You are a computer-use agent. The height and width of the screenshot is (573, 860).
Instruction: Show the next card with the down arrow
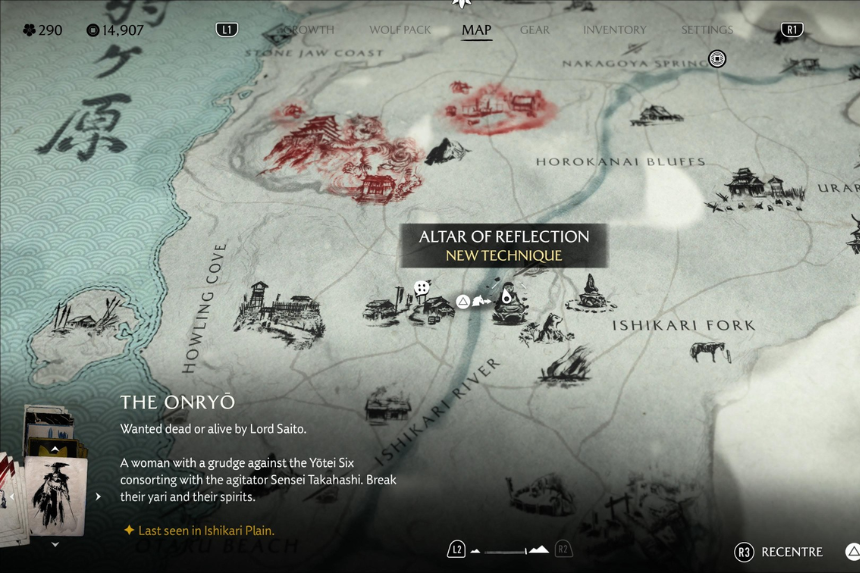pyautogui.click(x=55, y=545)
